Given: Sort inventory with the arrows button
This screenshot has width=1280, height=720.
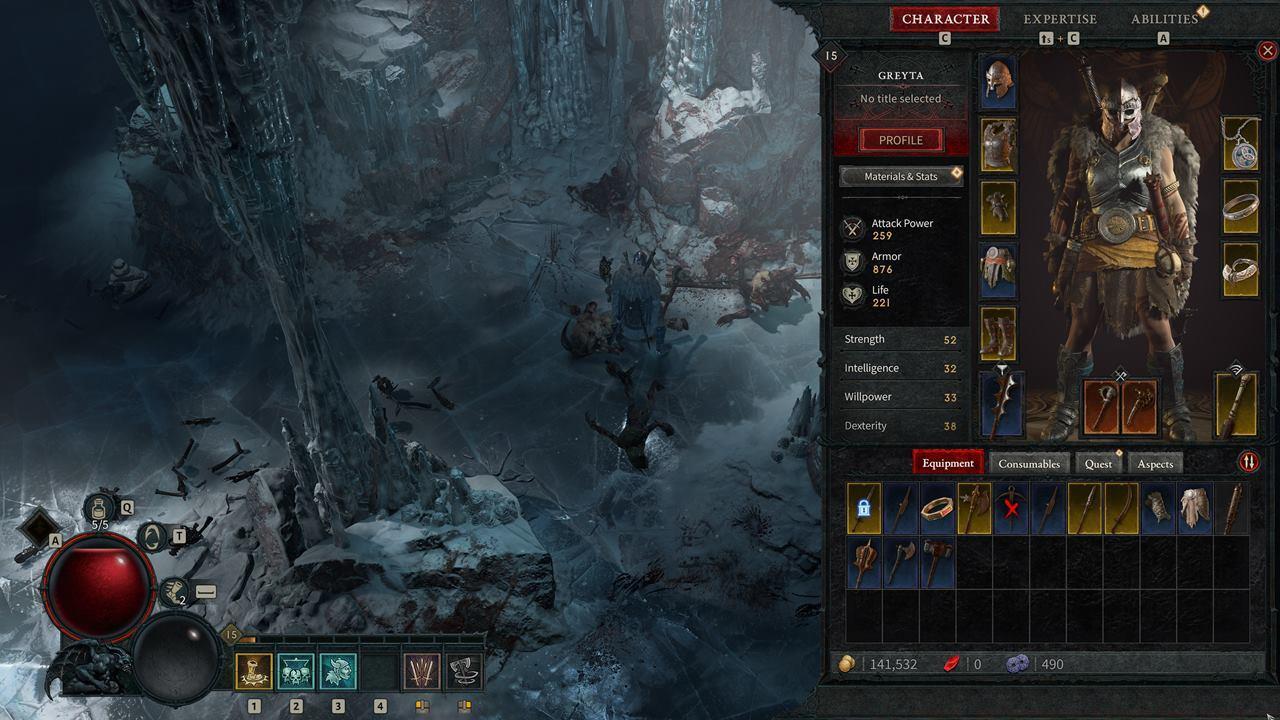Looking at the screenshot, I should coord(1249,462).
